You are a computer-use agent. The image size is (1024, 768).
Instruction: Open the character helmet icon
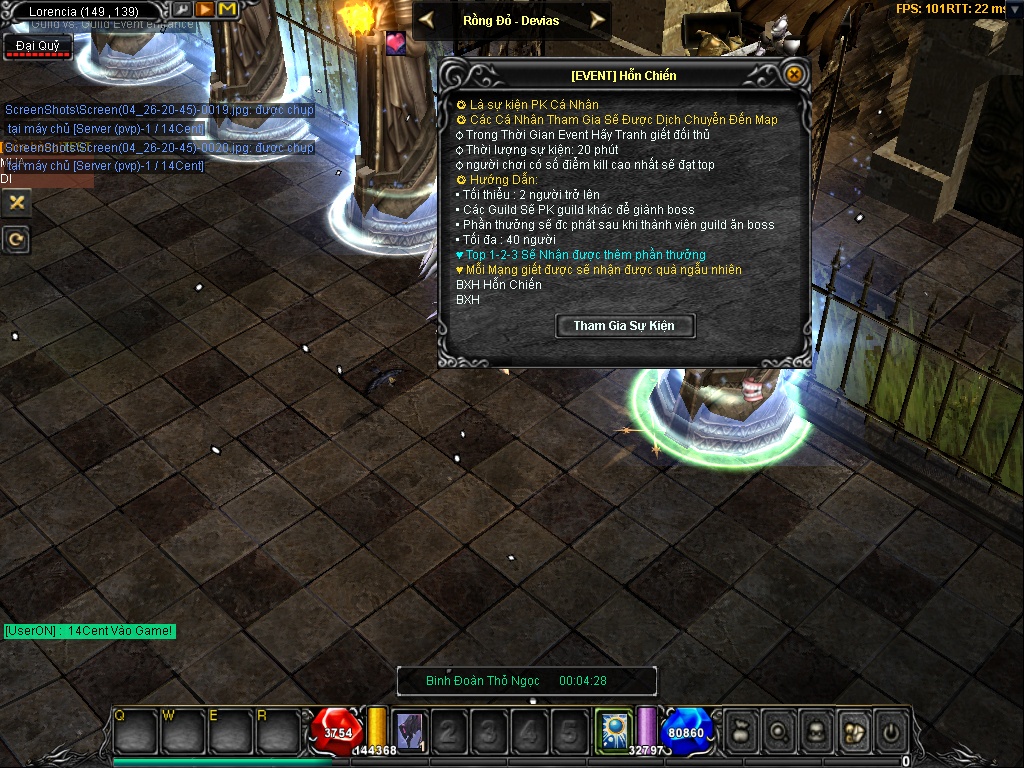[x=815, y=731]
